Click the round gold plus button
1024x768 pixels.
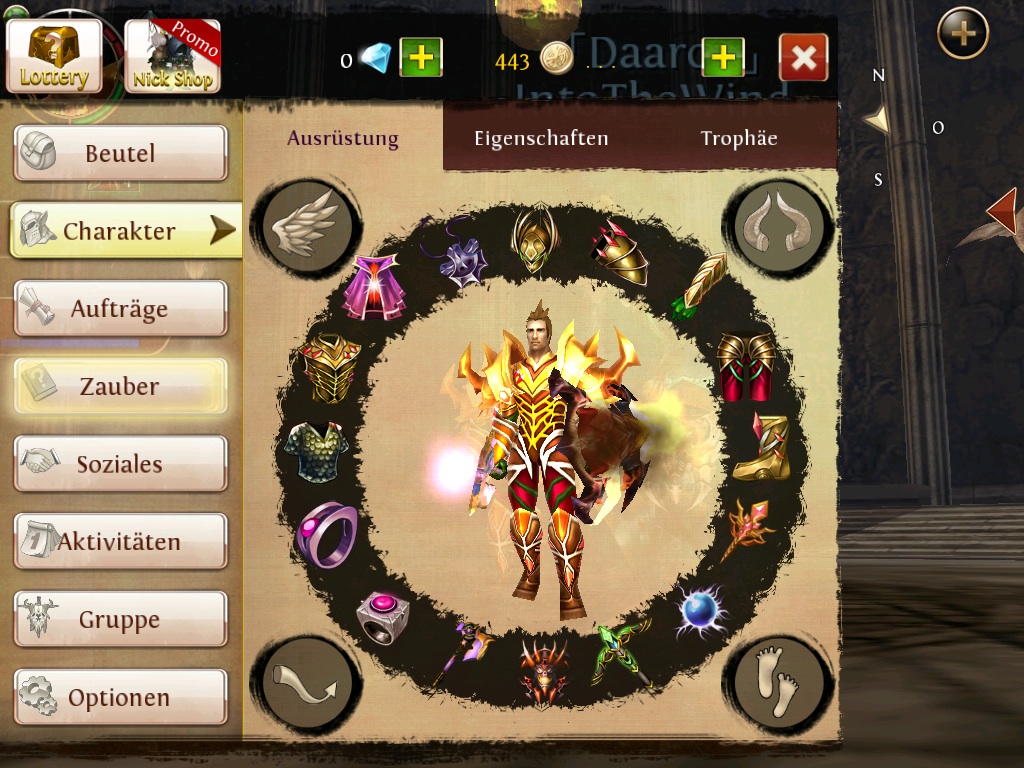(963, 34)
